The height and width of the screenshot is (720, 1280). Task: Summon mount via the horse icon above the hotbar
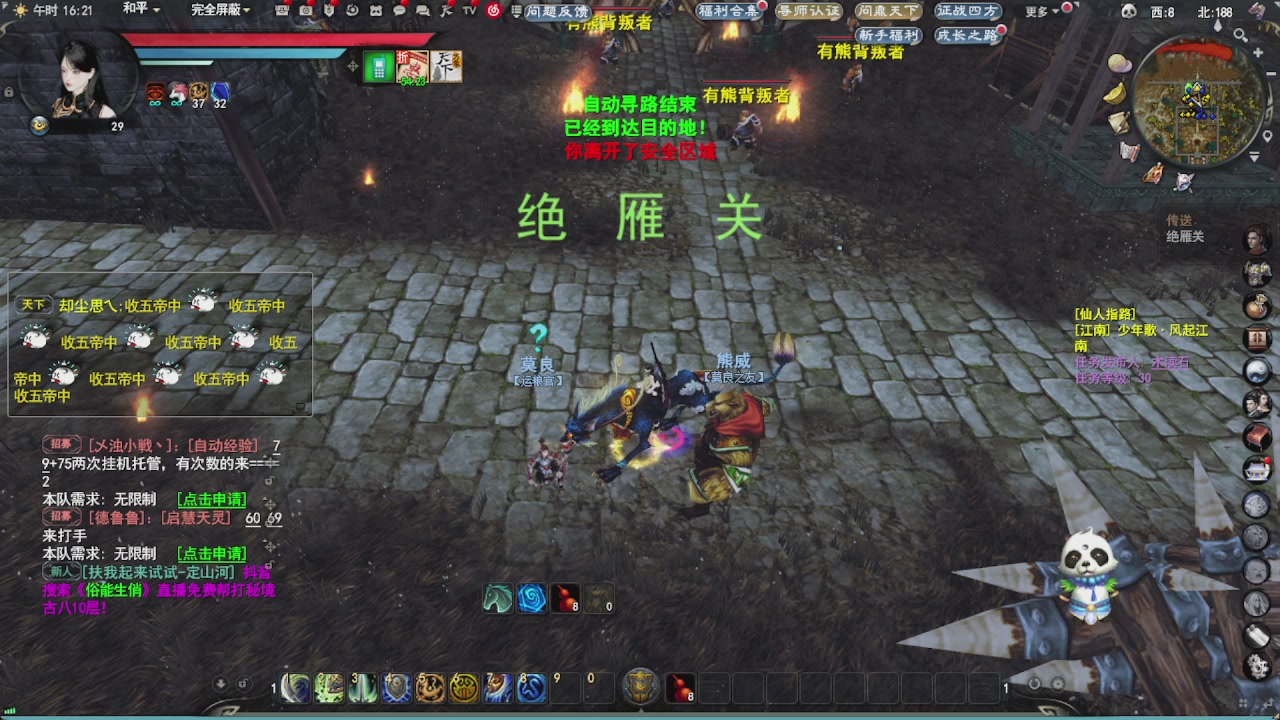point(496,598)
